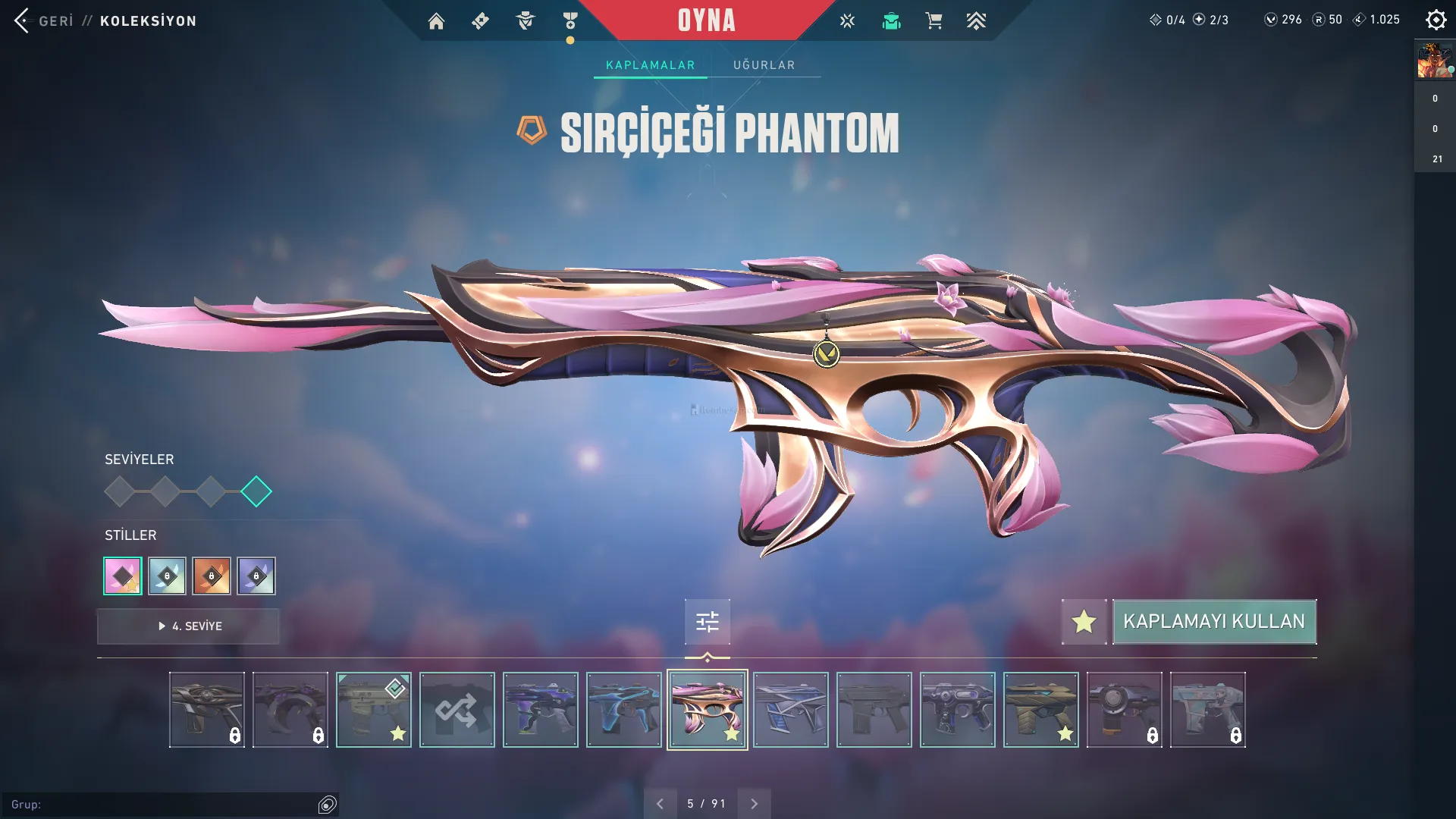The height and width of the screenshot is (819, 1456).
Task: Go to the next skin page arrow
Action: pyautogui.click(x=754, y=804)
